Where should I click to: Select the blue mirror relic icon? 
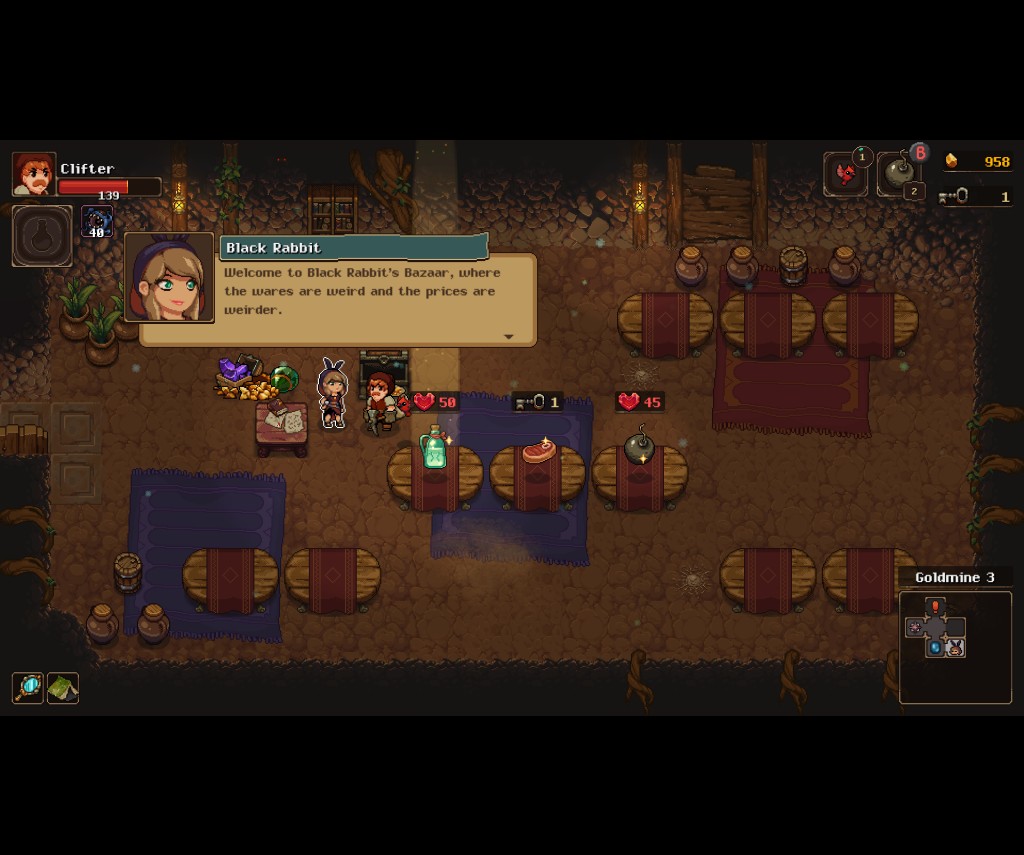pyautogui.click(x=27, y=688)
